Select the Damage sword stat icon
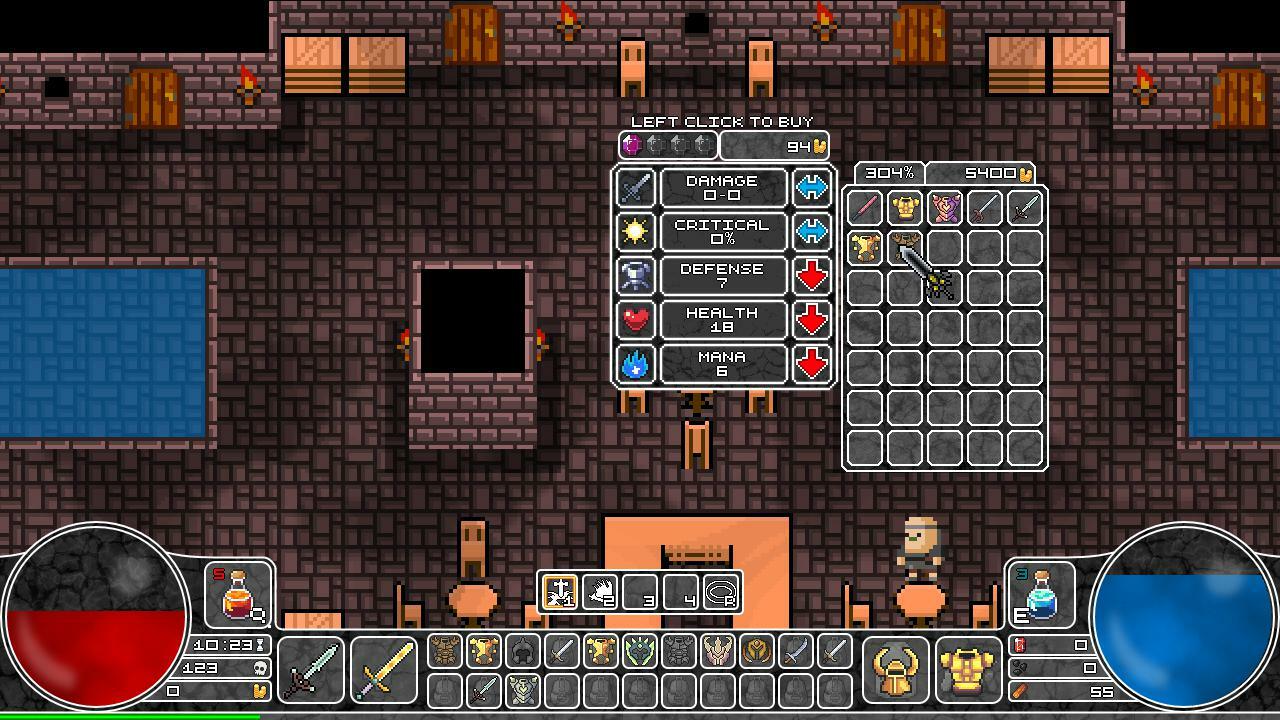The height and width of the screenshot is (720, 1280). (x=637, y=189)
